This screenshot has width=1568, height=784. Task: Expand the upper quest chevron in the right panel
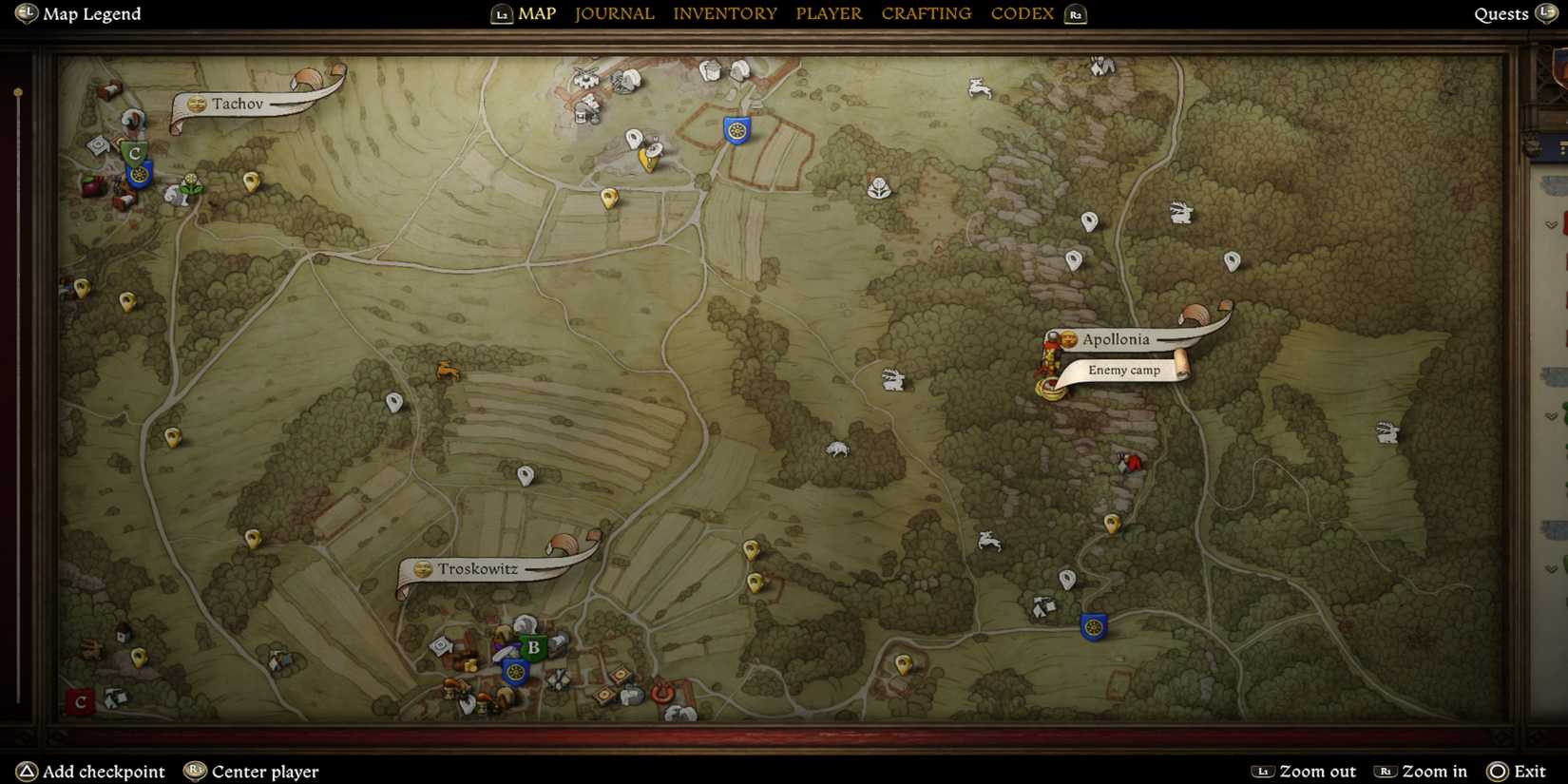click(1549, 224)
